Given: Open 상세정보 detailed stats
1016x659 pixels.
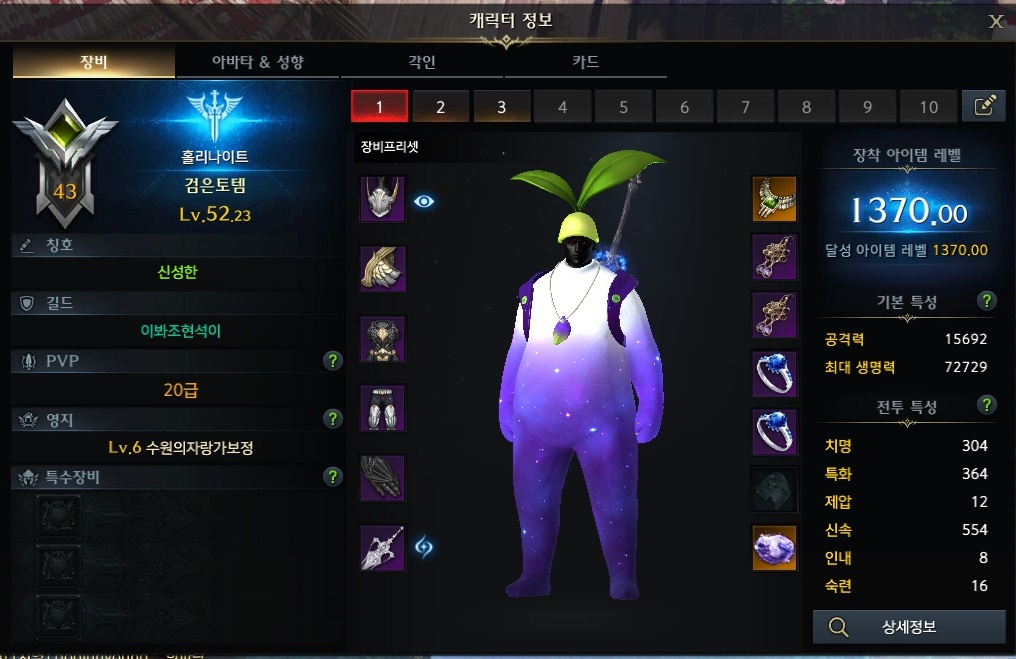Looking at the screenshot, I should (x=908, y=627).
